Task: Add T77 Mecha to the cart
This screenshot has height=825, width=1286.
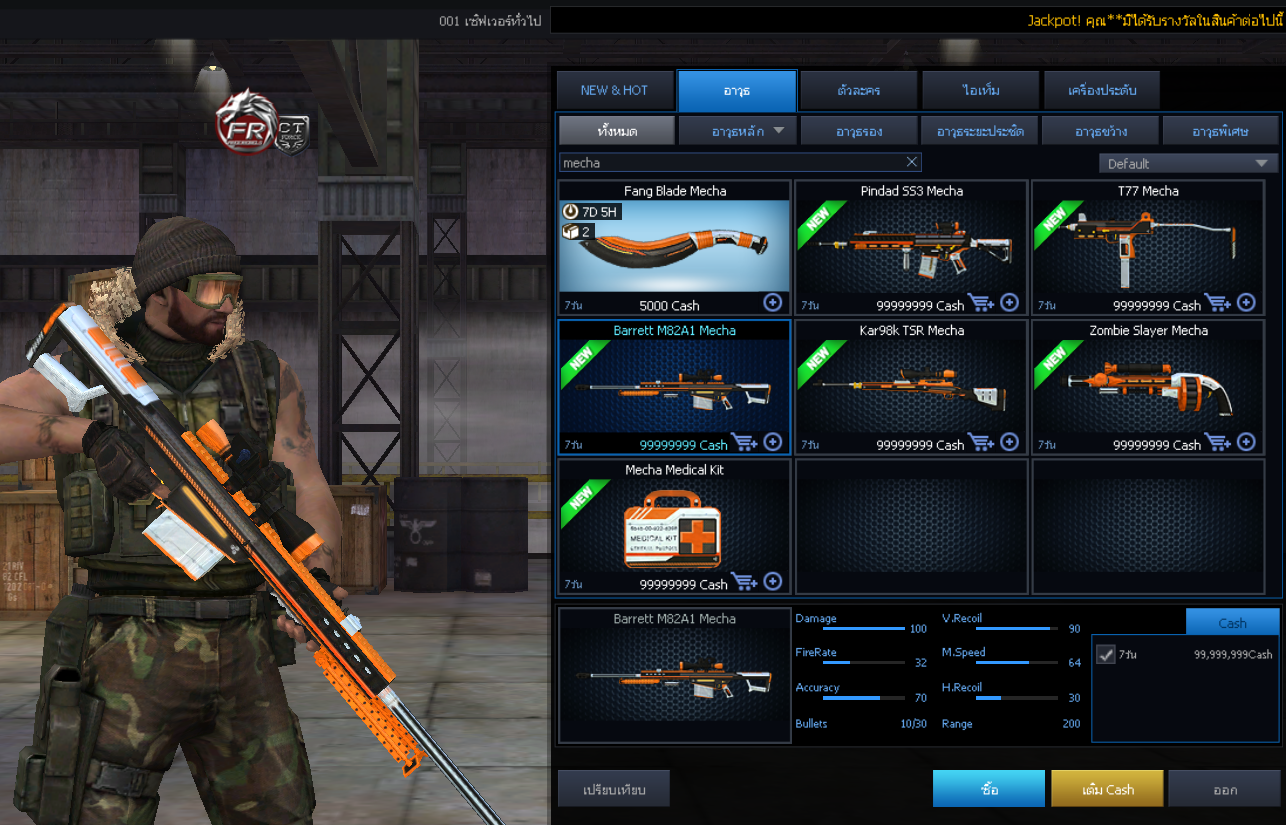Action: [x=1217, y=302]
